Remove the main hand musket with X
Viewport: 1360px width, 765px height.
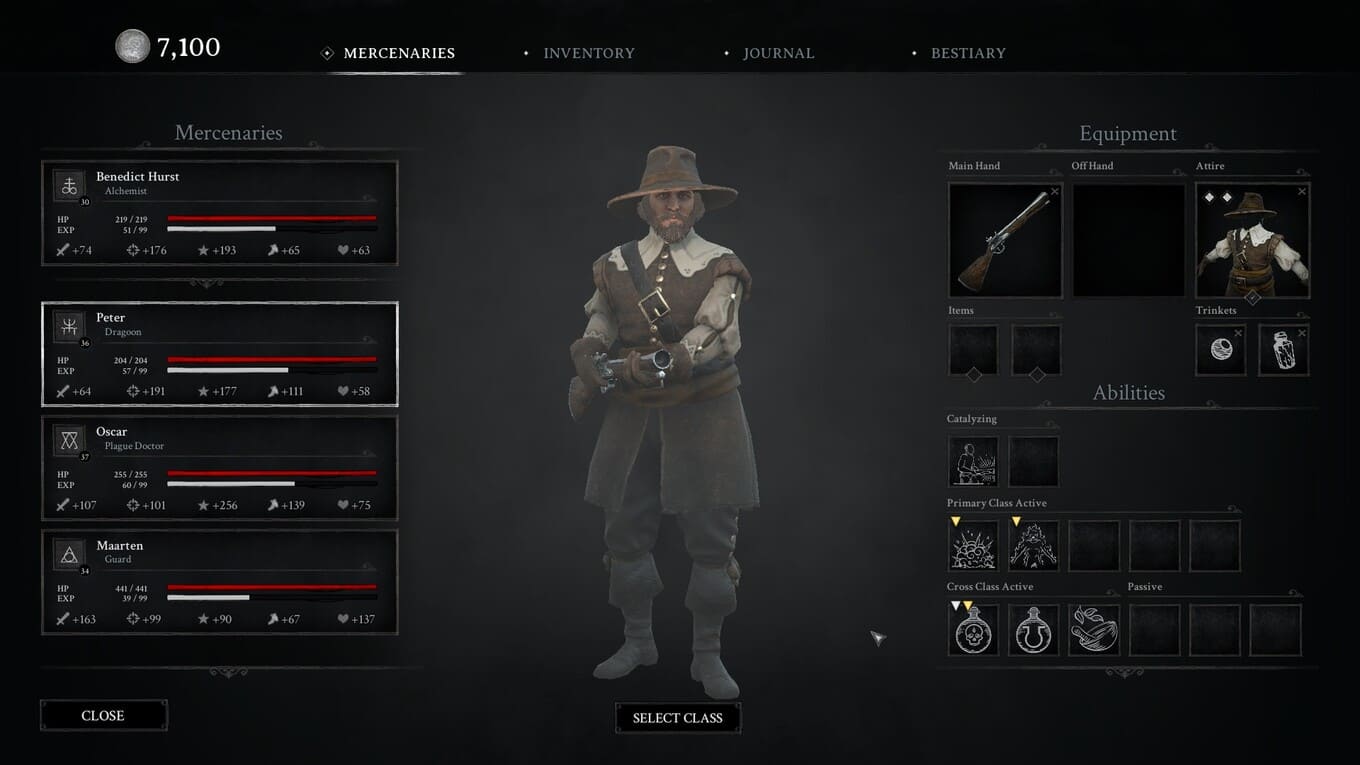tap(1054, 191)
